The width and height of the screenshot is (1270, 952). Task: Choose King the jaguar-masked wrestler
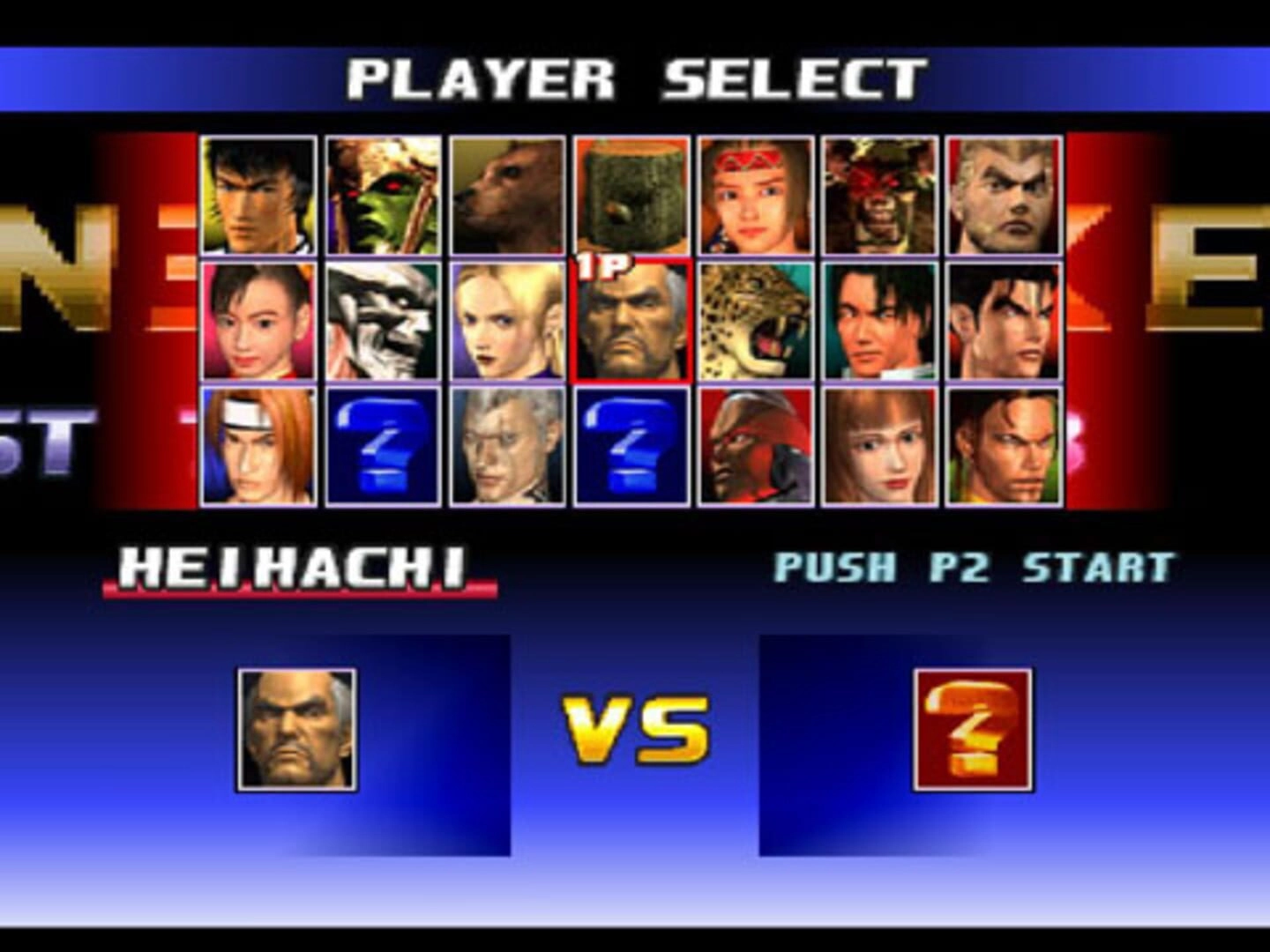756,321
